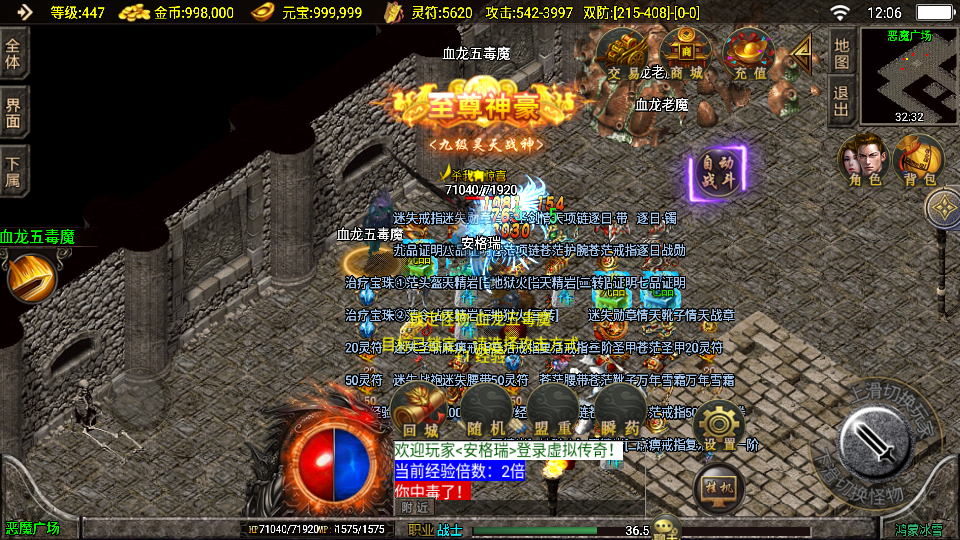This screenshot has height=540, width=960.
Task: Open the 背包 backpack
Action: 919,162
